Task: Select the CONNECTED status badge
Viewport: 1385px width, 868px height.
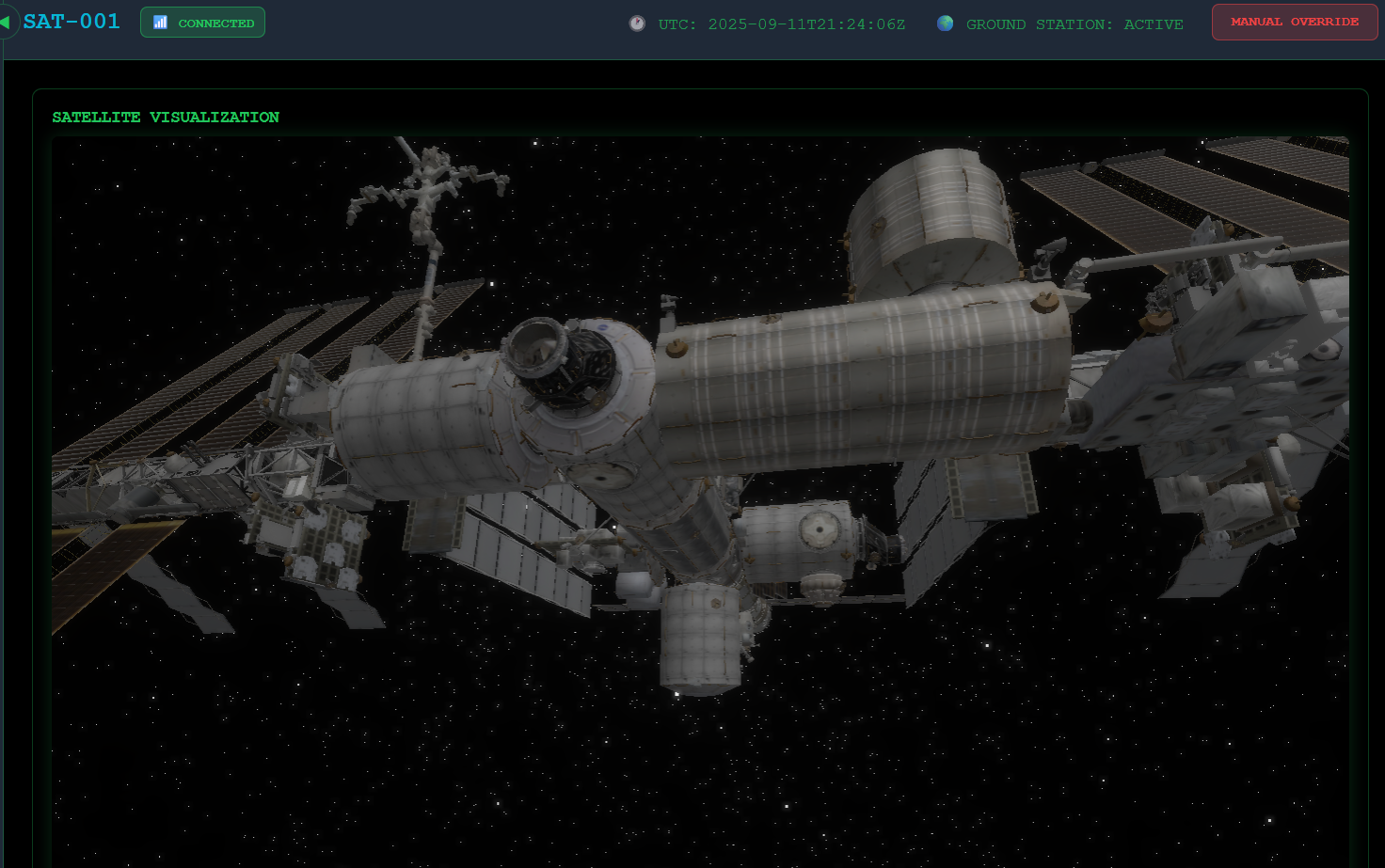Action: [x=202, y=23]
